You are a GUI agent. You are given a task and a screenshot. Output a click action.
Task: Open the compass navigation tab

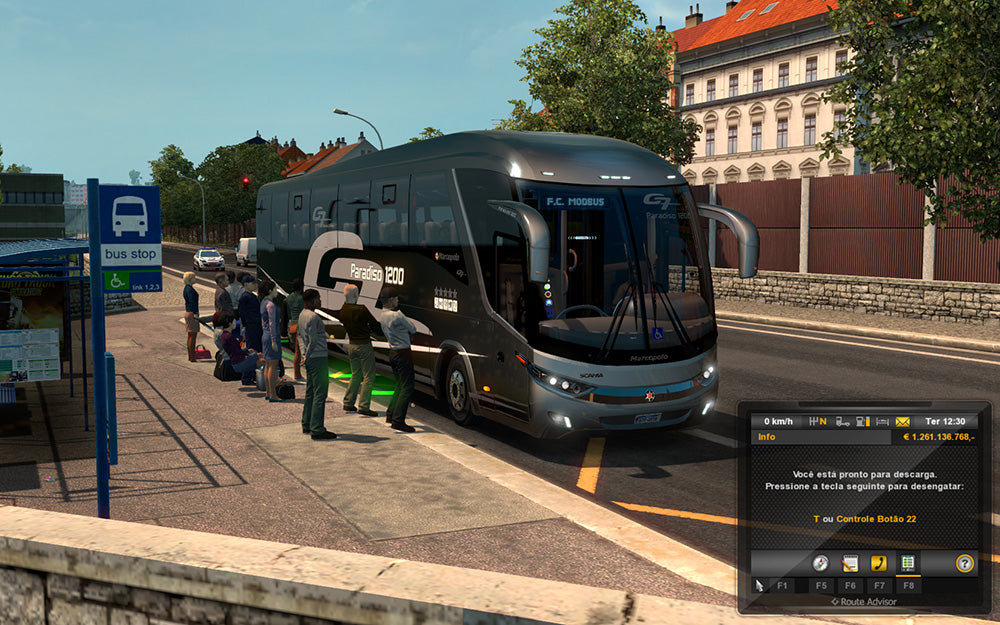(821, 563)
